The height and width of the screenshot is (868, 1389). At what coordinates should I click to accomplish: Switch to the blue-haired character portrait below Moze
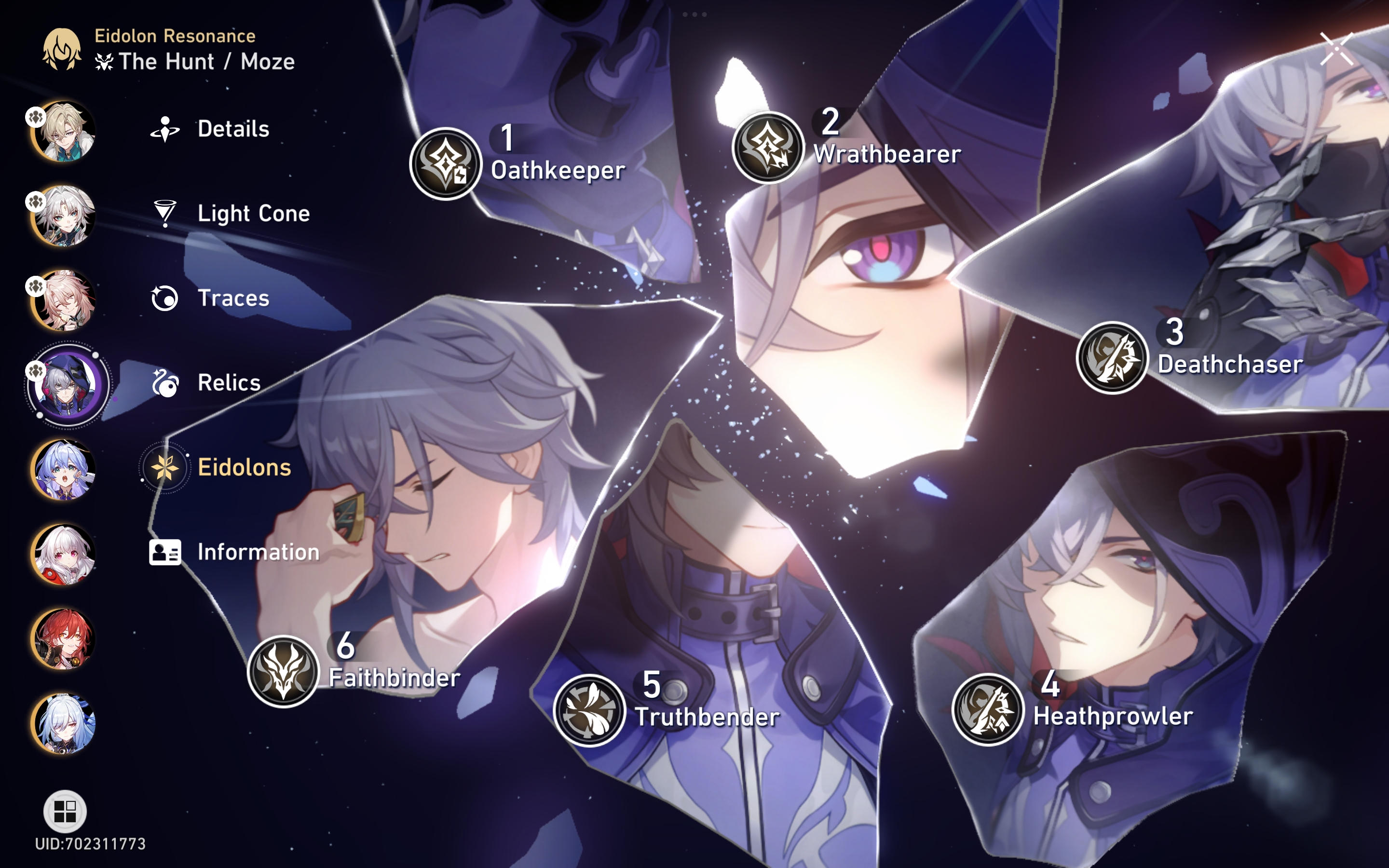pos(65,470)
